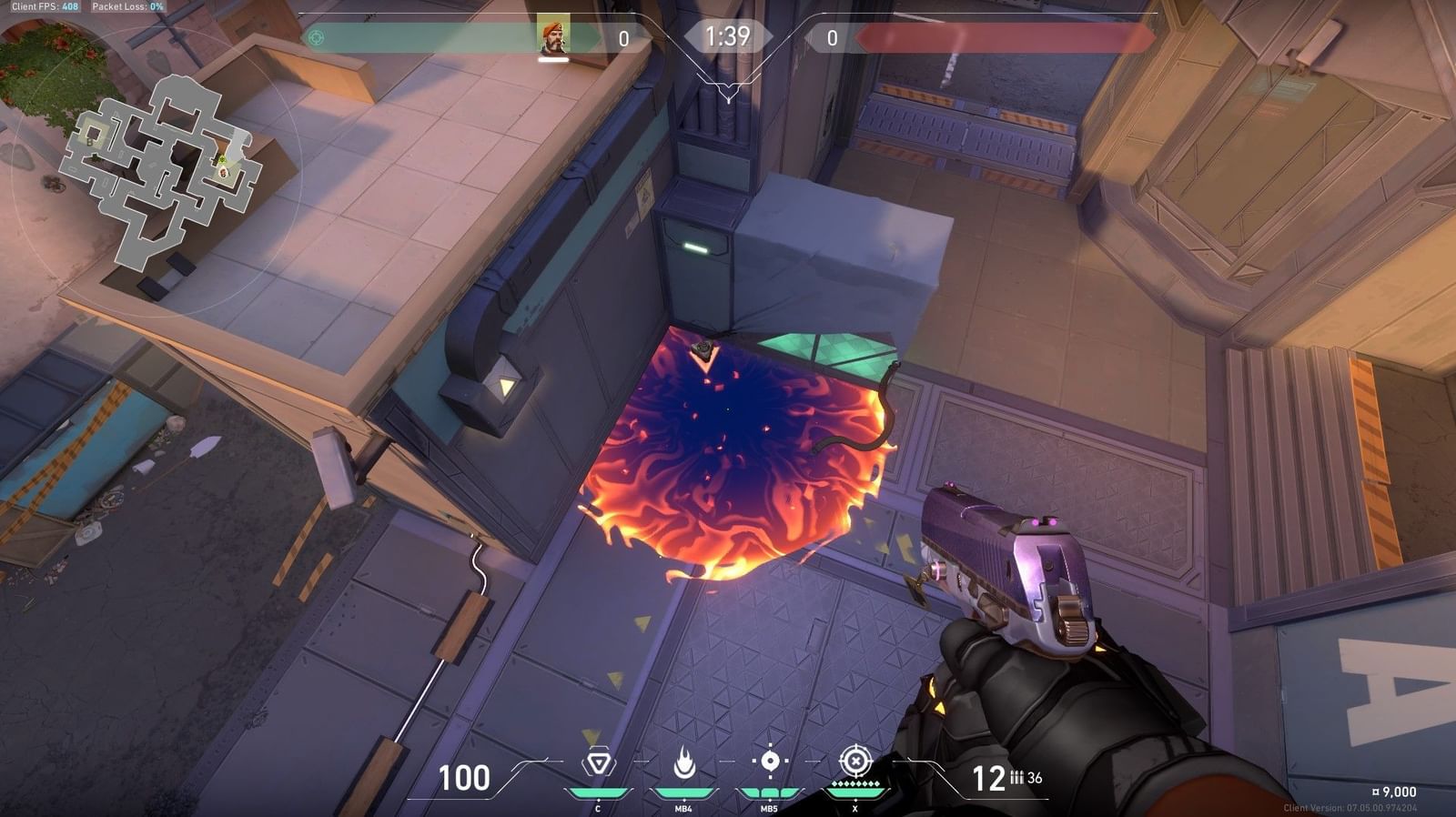Click the round timer showing 1:39
The height and width of the screenshot is (817, 1456).
pyautogui.click(x=727, y=38)
